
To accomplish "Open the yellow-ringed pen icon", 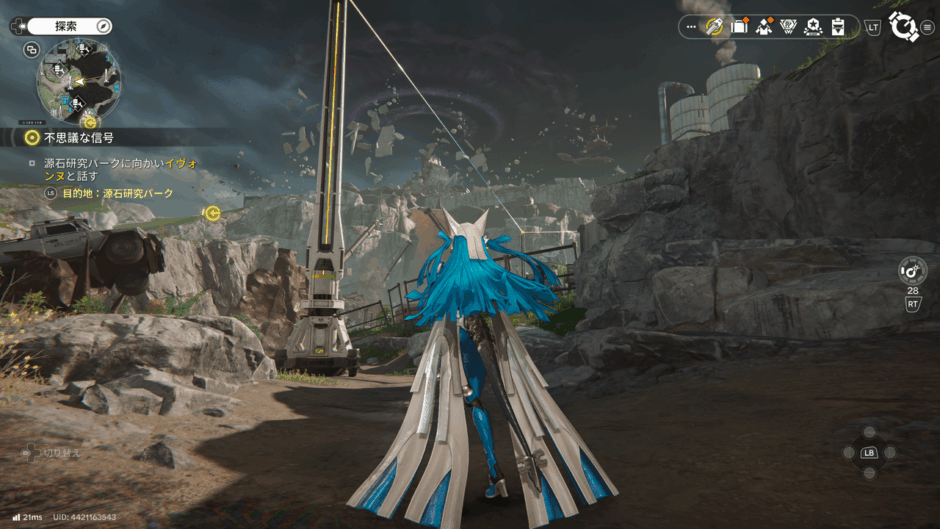I will click(x=715, y=27).
